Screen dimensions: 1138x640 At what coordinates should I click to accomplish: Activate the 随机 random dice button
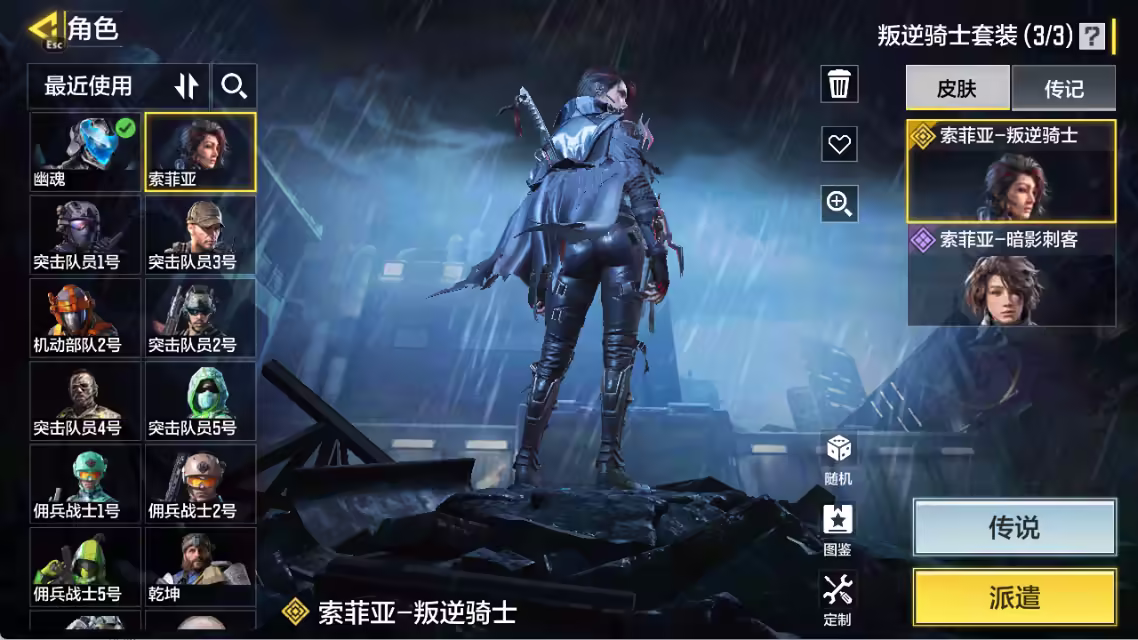[x=838, y=457]
